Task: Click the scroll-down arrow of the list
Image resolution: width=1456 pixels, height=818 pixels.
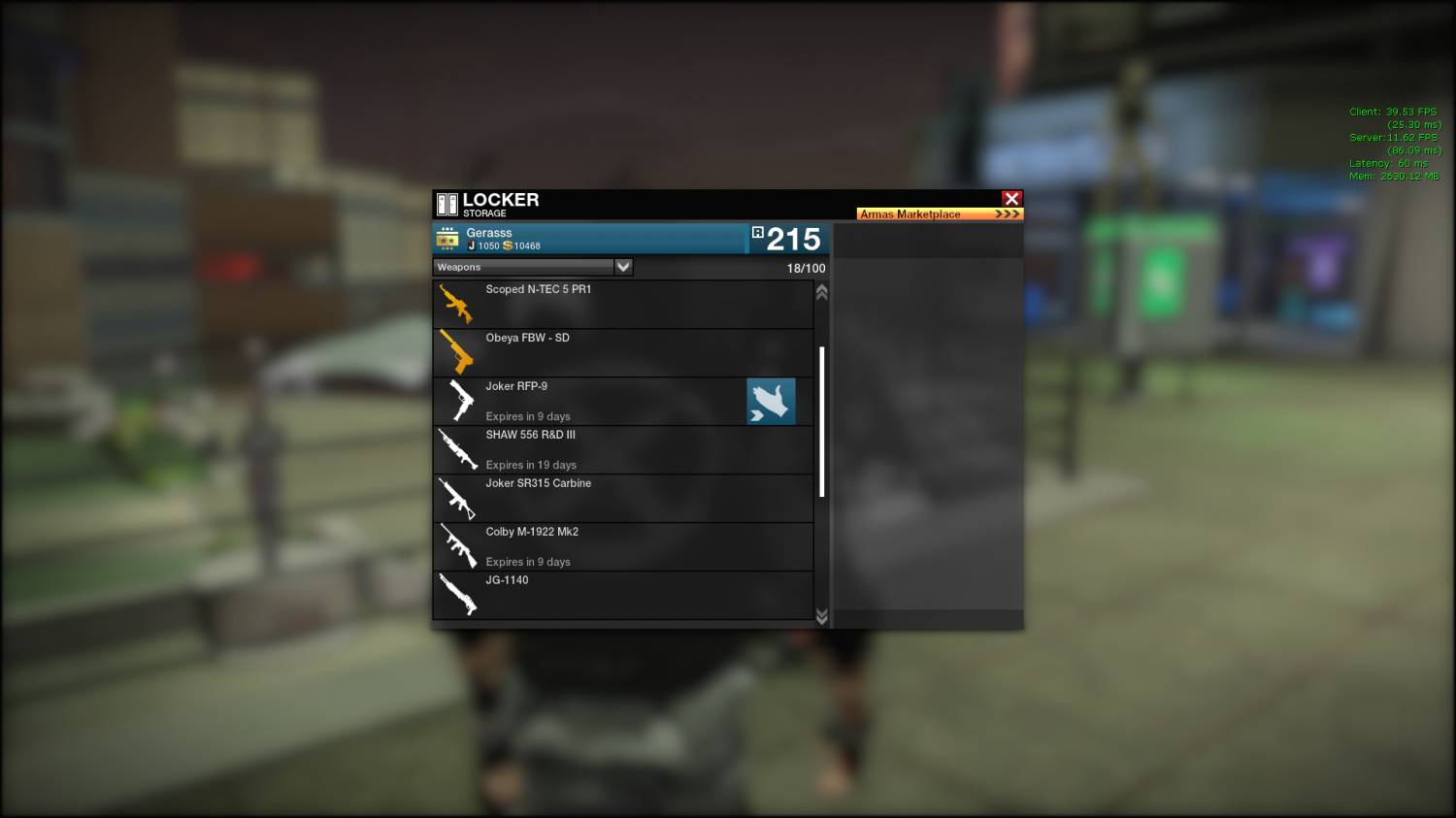Action: (822, 616)
